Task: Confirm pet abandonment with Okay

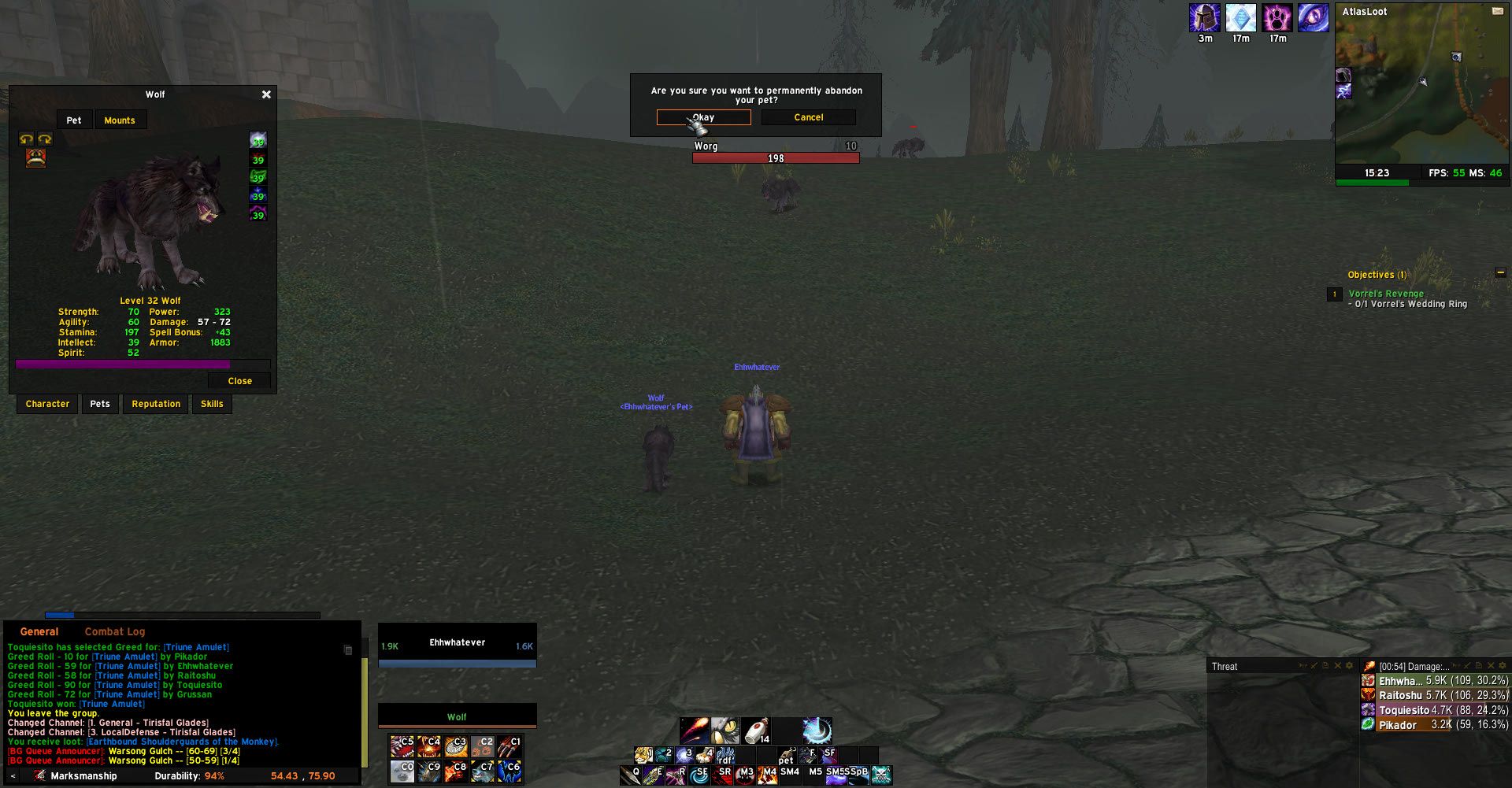Action: (702, 117)
